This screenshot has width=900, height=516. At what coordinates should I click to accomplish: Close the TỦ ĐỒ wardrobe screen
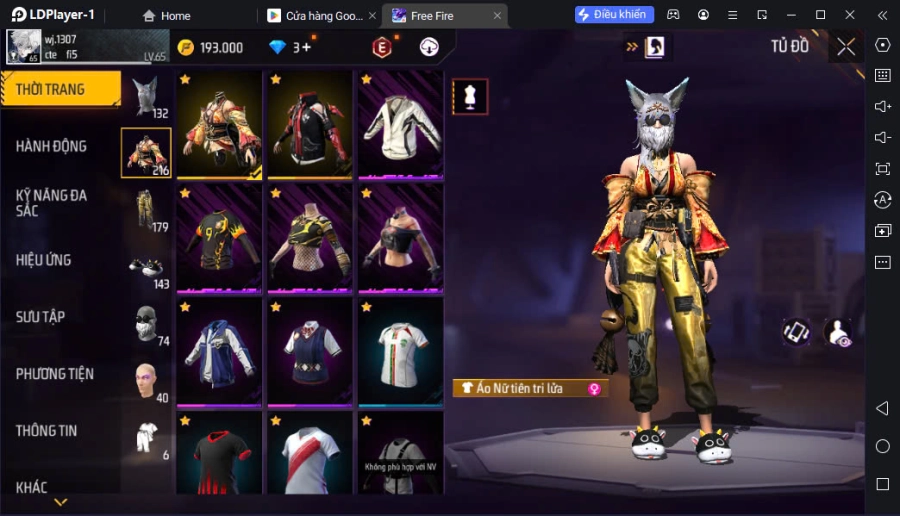(846, 47)
